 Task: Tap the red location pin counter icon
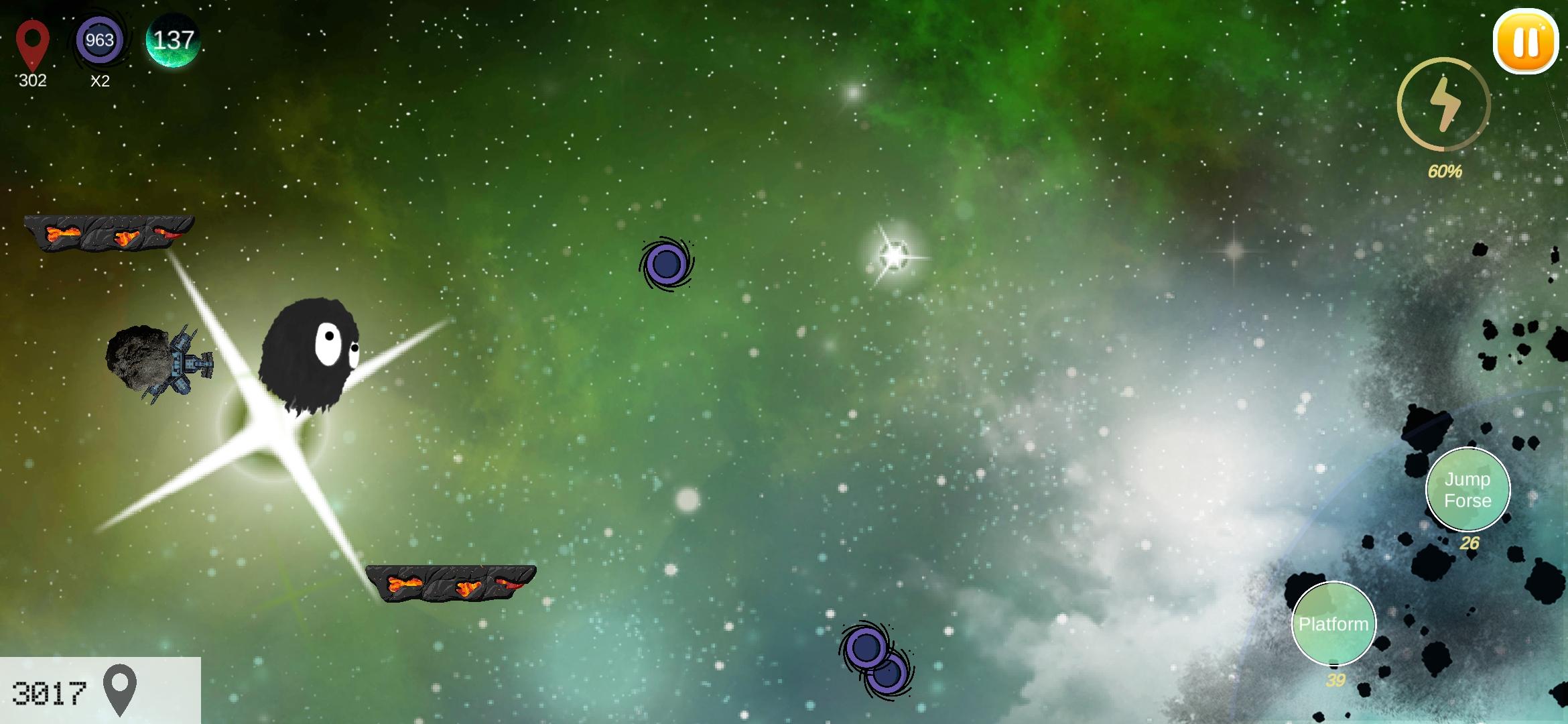pyautogui.click(x=31, y=42)
